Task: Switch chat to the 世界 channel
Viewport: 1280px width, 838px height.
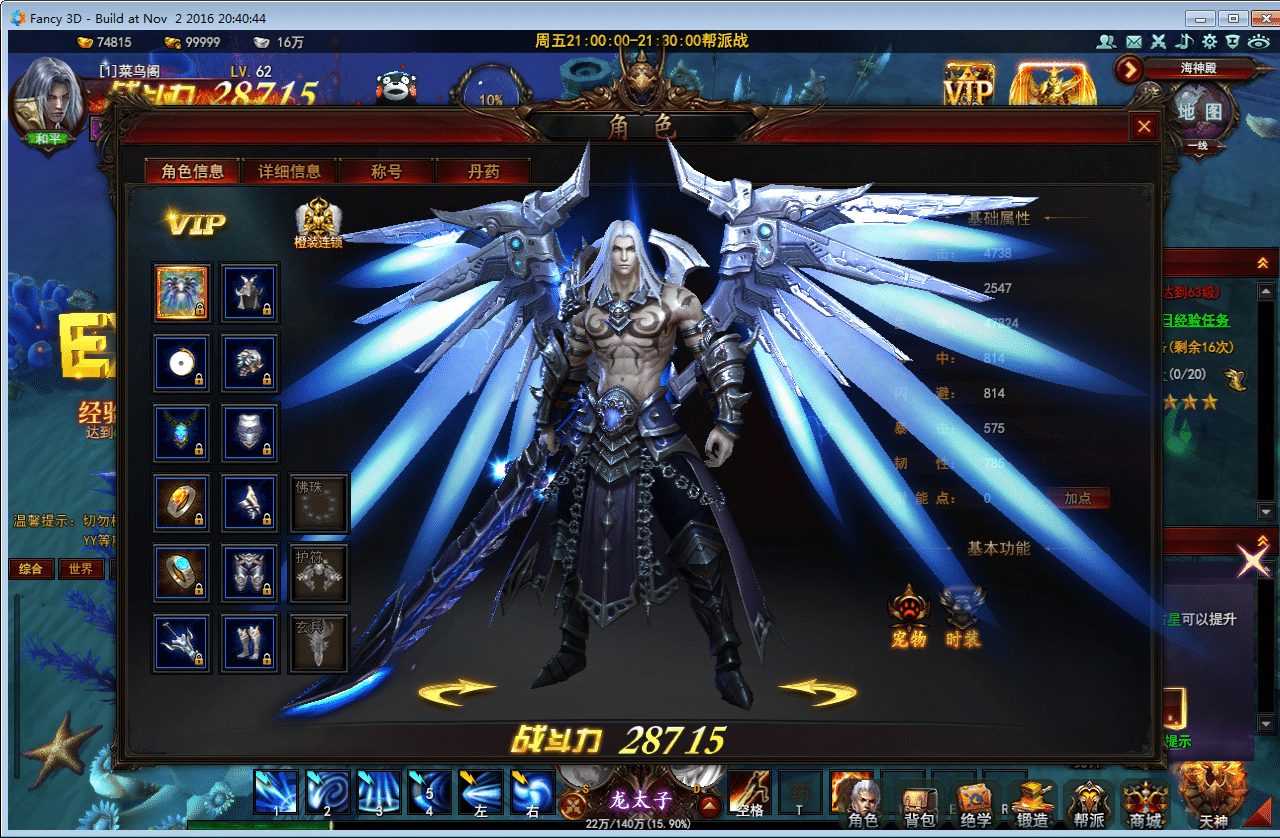Action: 81,569
